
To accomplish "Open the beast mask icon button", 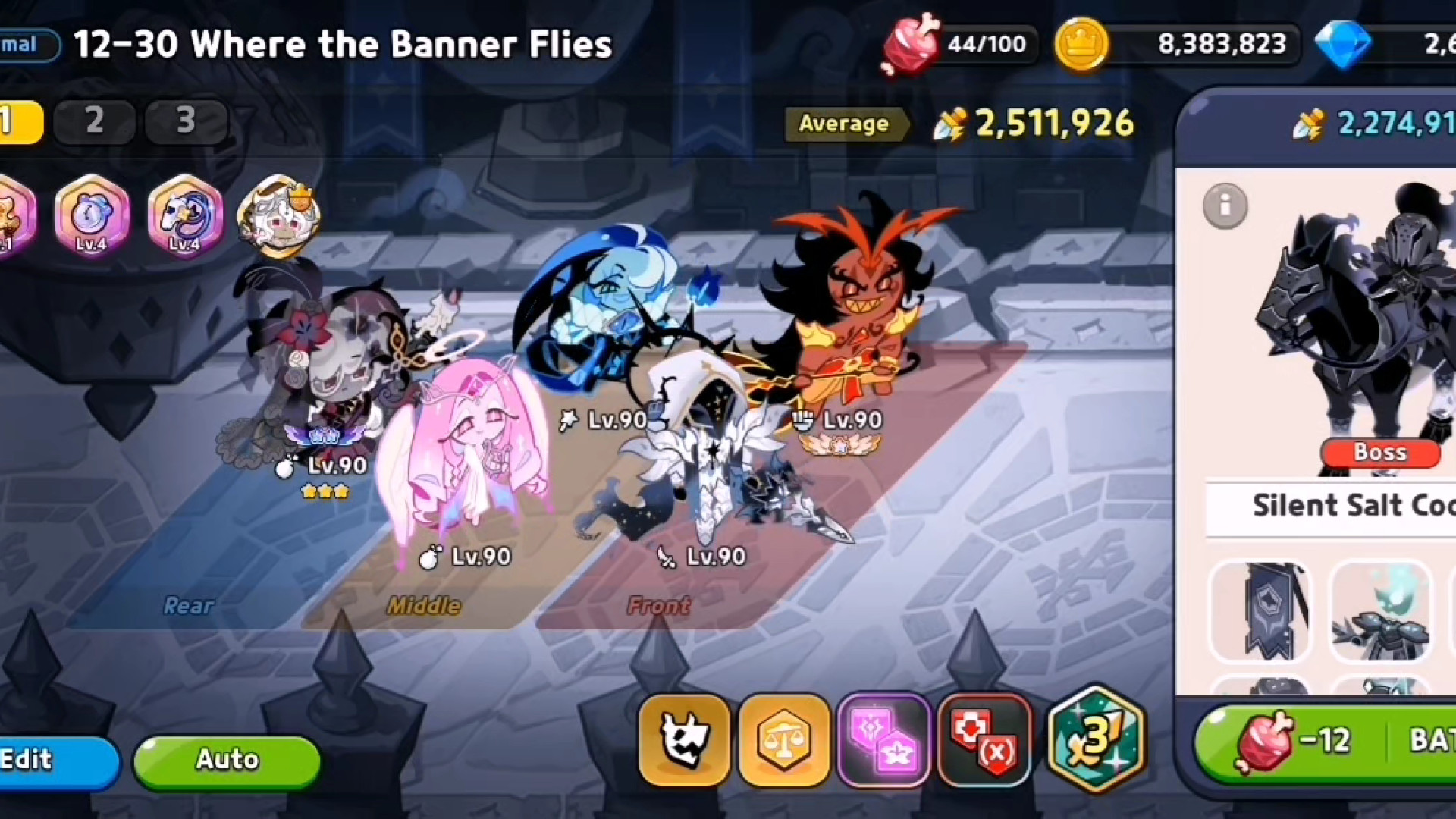I will click(x=685, y=739).
